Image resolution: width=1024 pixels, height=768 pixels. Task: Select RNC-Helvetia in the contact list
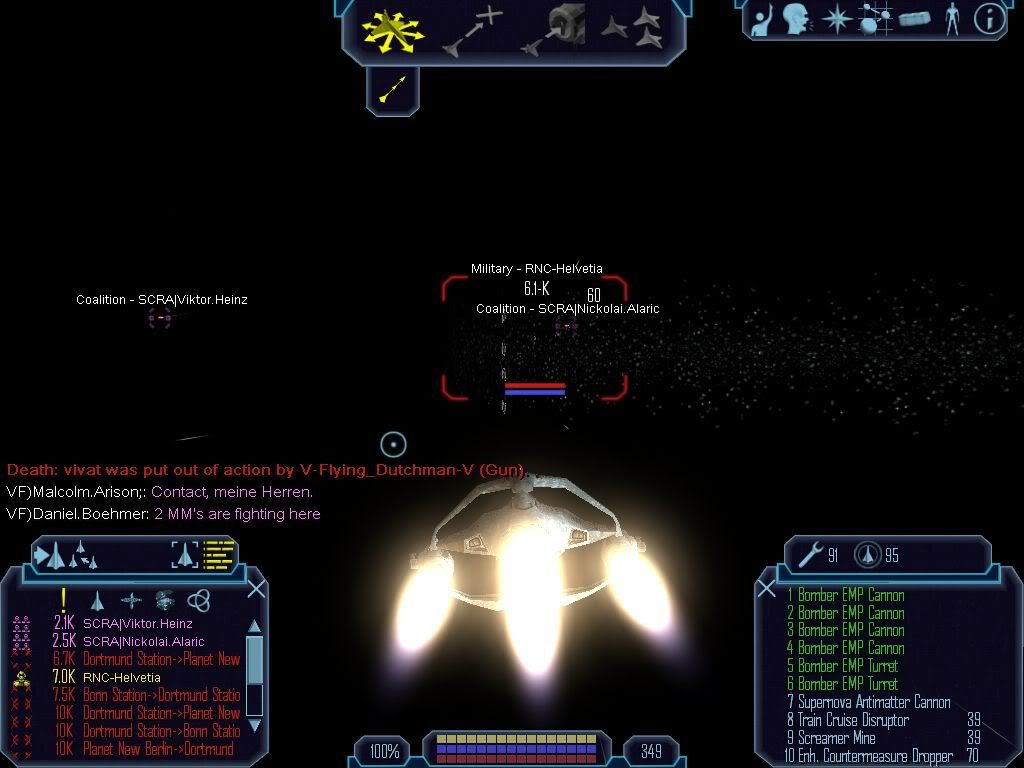coord(121,678)
